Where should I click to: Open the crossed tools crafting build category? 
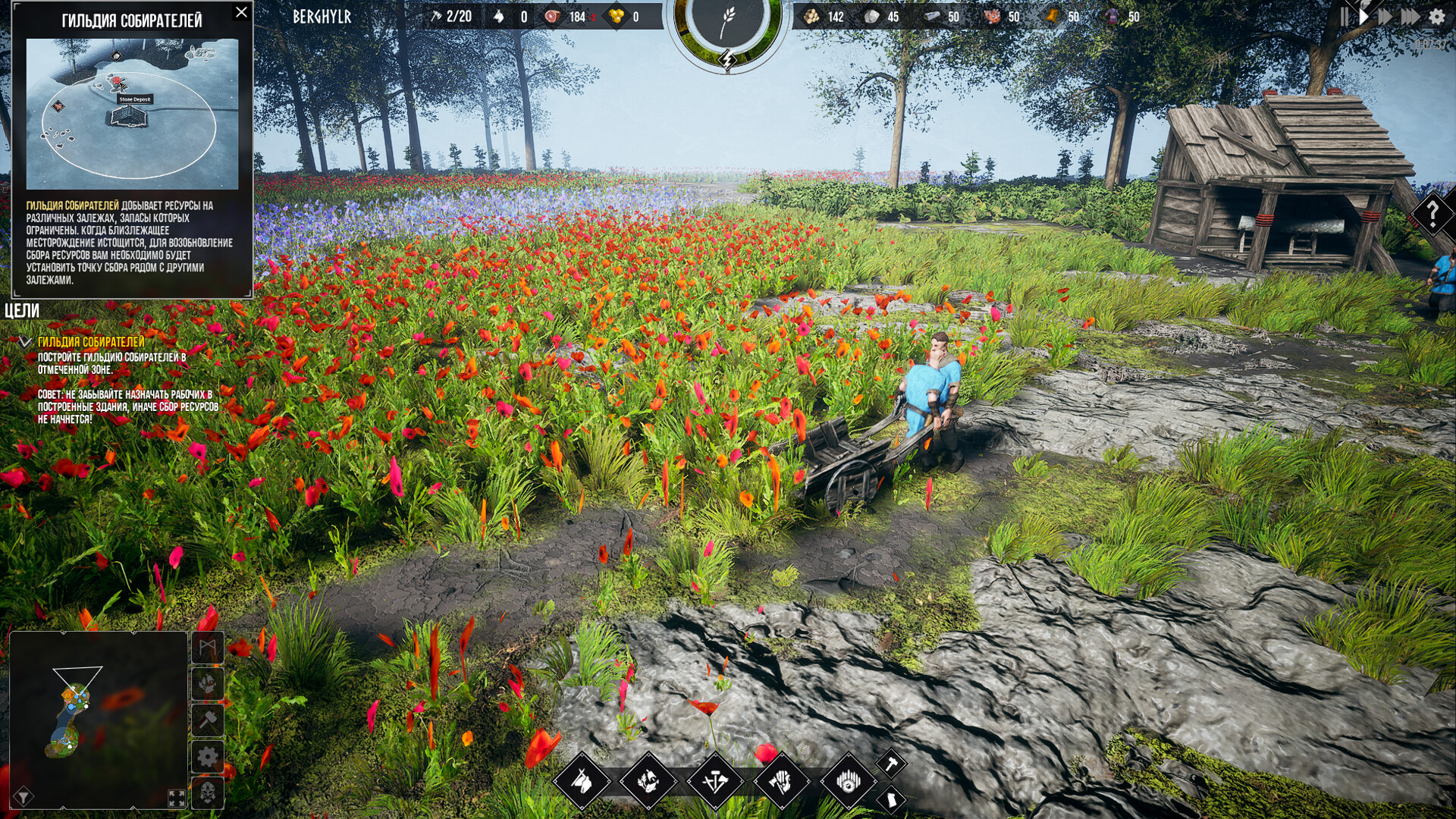click(715, 781)
